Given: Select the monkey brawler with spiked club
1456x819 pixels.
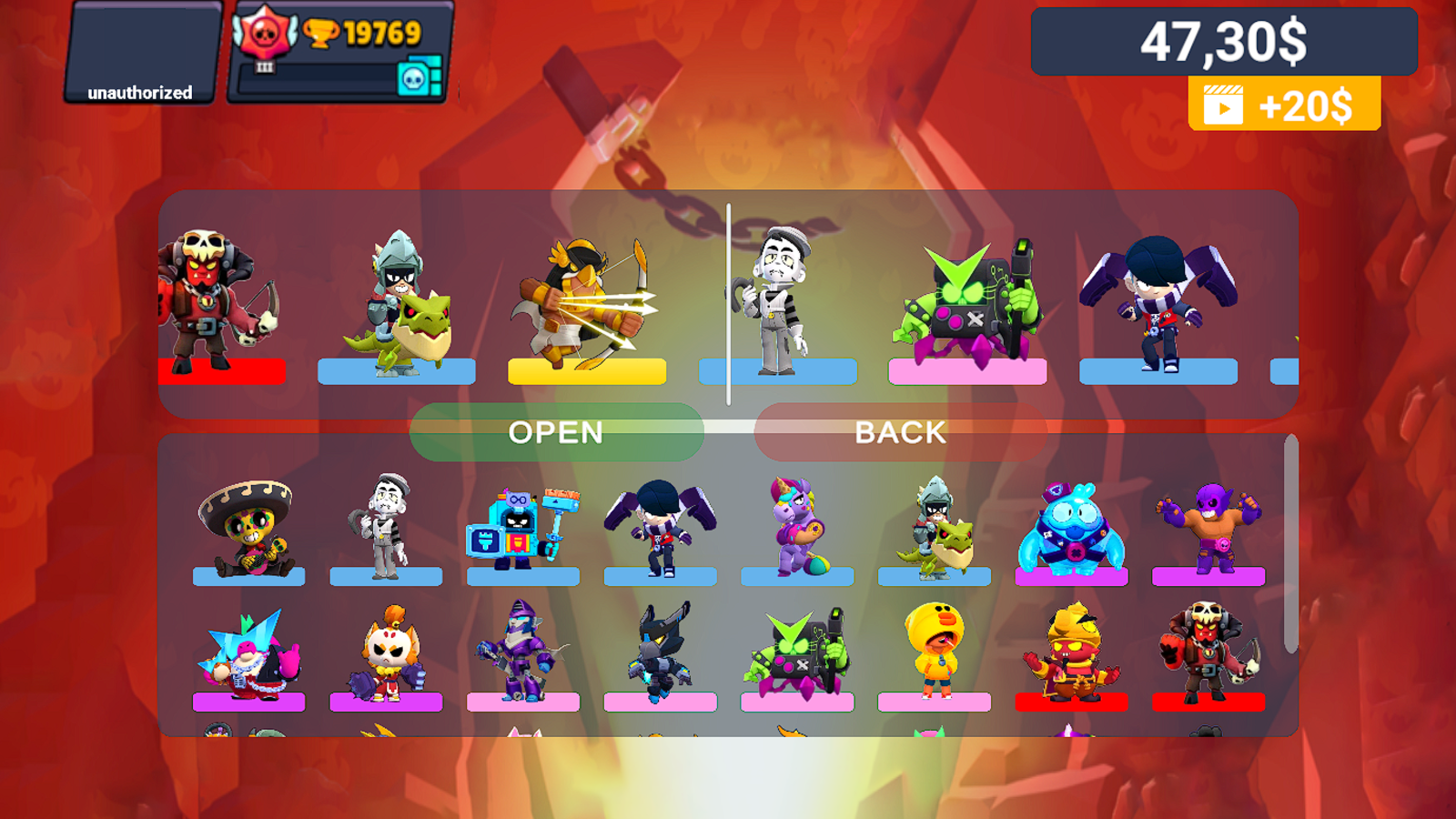Looking at the screenshot, I should (x=386, y=651).
